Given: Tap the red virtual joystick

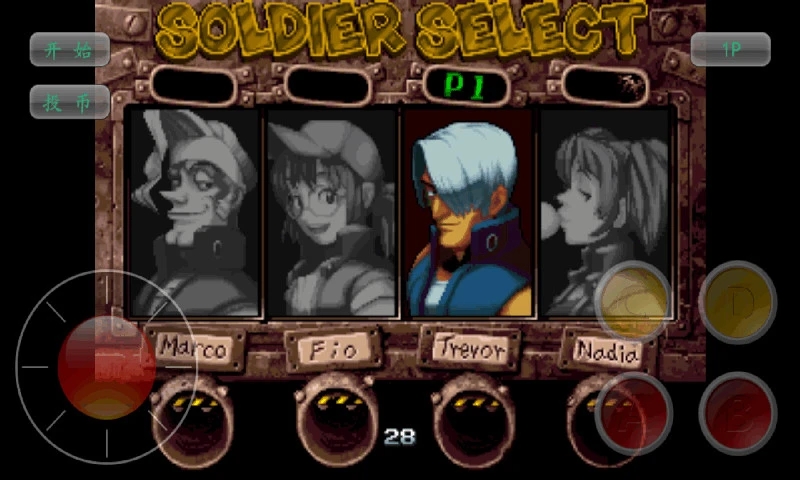Looking at the screenshot, I should tap(106, 367).
